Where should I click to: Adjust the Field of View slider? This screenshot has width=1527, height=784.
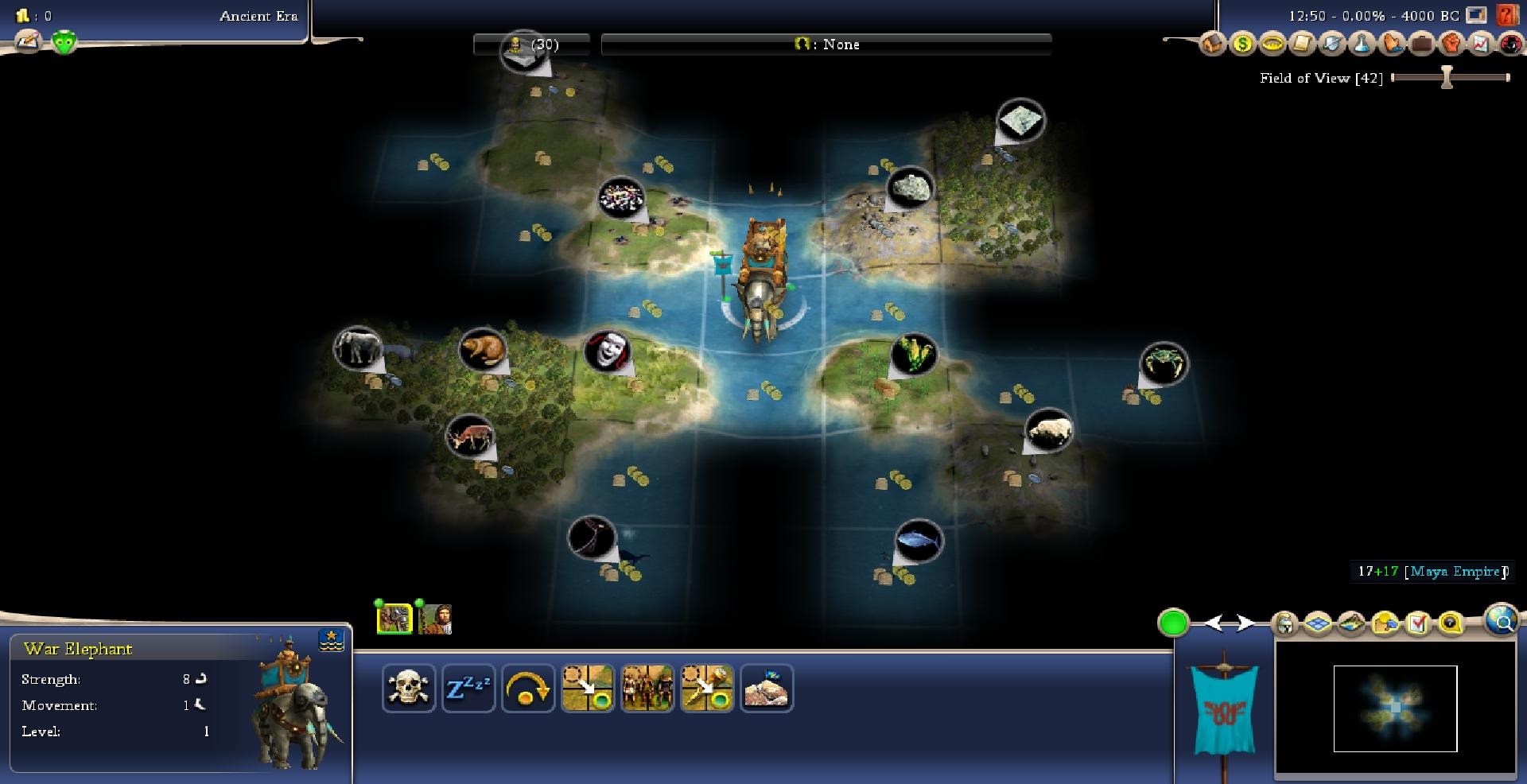[1447, 77]
